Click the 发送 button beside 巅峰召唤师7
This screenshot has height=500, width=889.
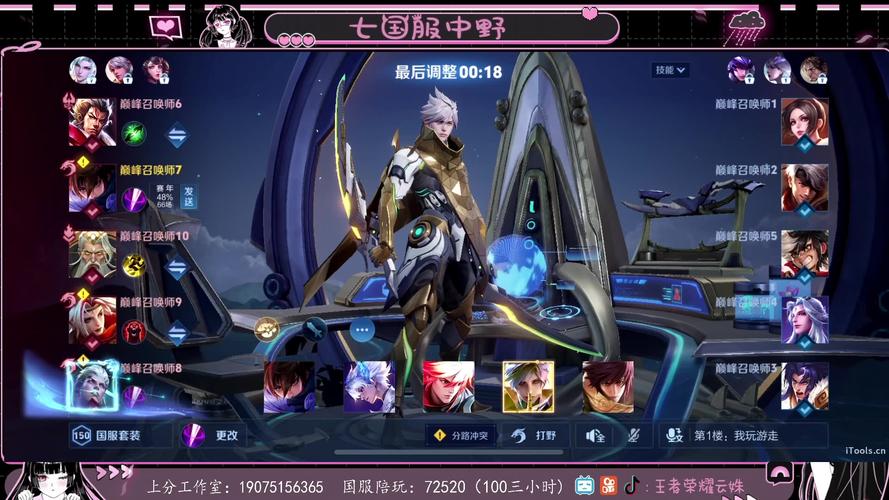(189, 196)
